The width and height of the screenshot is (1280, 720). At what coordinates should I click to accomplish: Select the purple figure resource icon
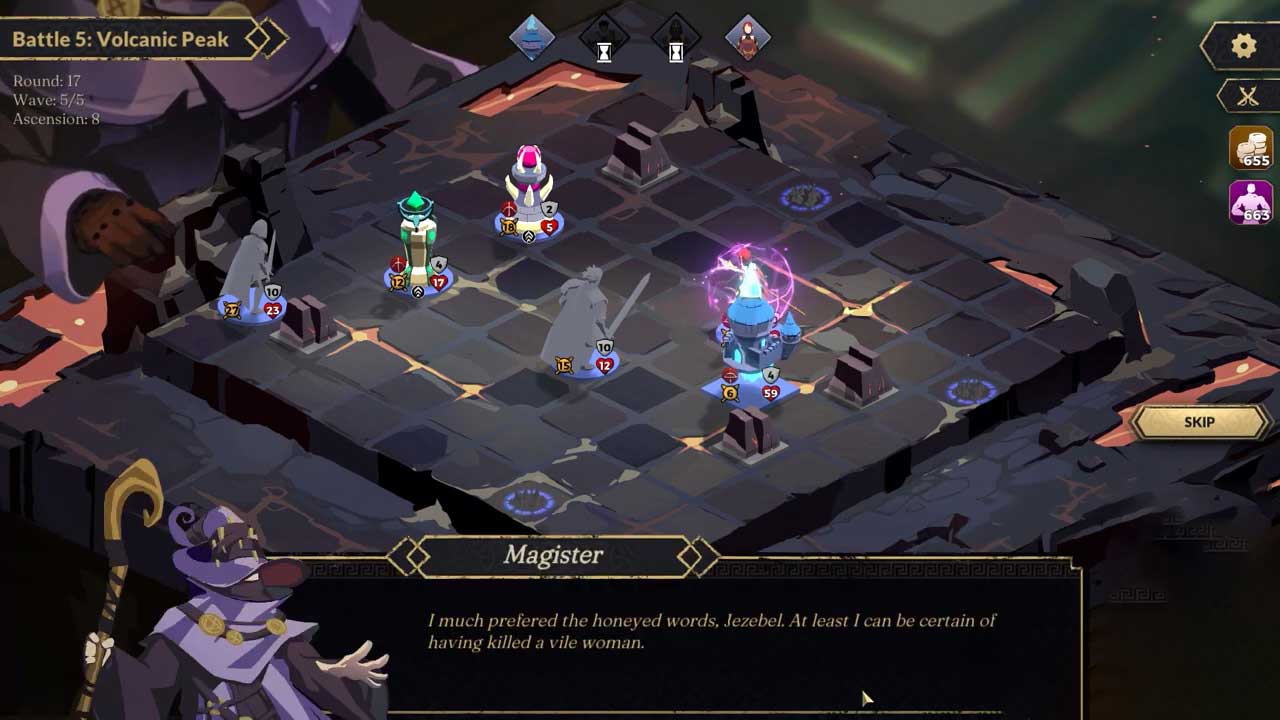[x=1250, y=202]
